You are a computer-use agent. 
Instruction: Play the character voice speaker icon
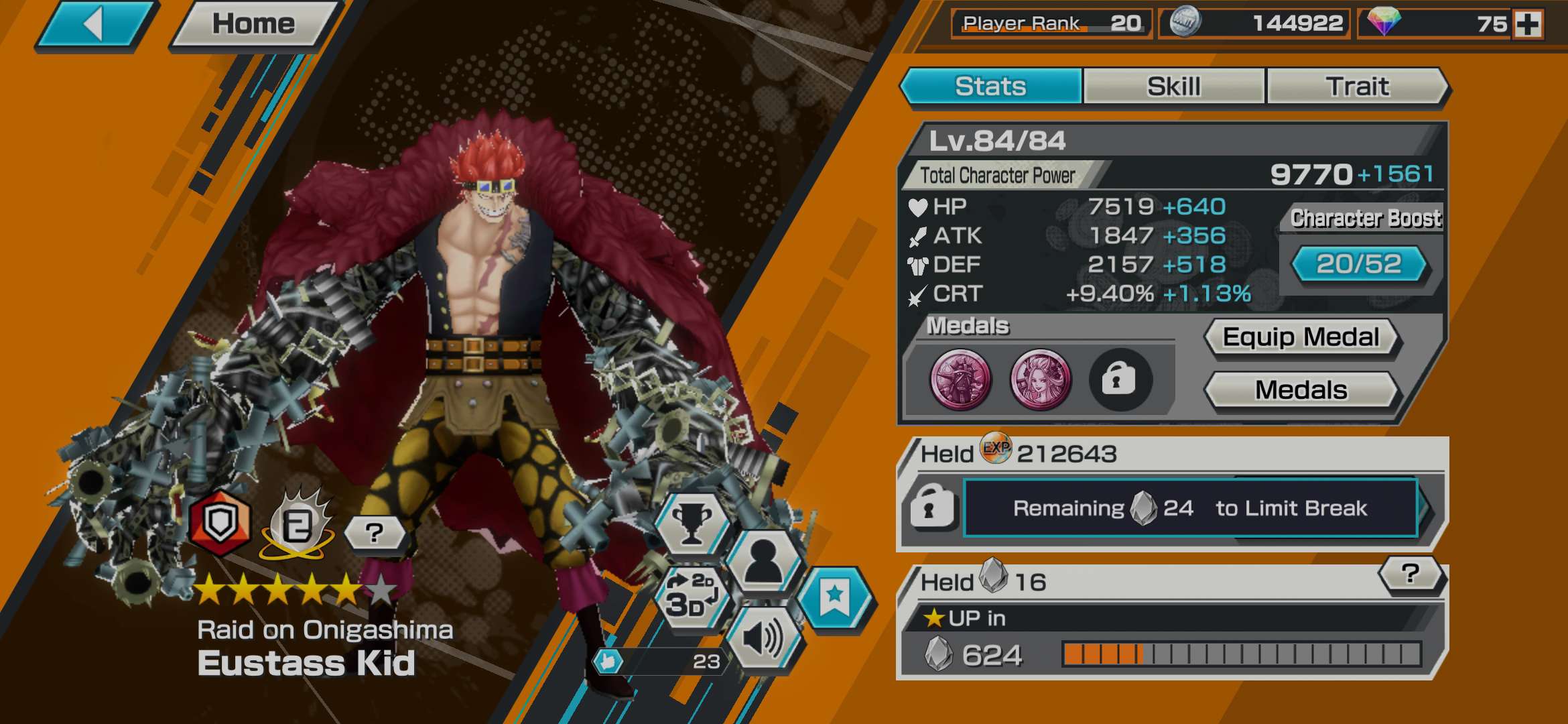pyautogui.click(x=763, y=638)
